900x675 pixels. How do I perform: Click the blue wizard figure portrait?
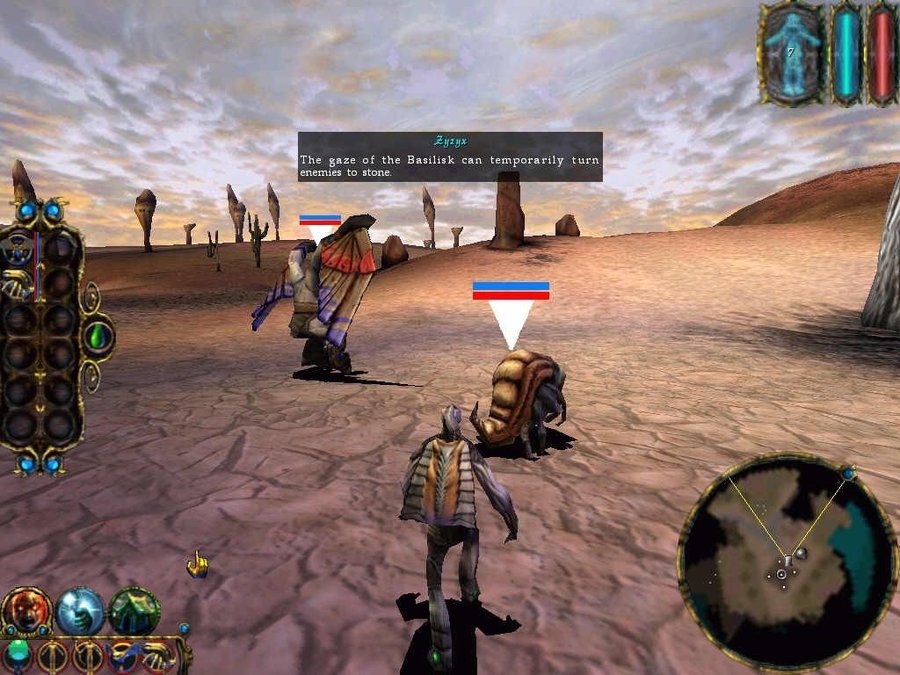(794, 52)
